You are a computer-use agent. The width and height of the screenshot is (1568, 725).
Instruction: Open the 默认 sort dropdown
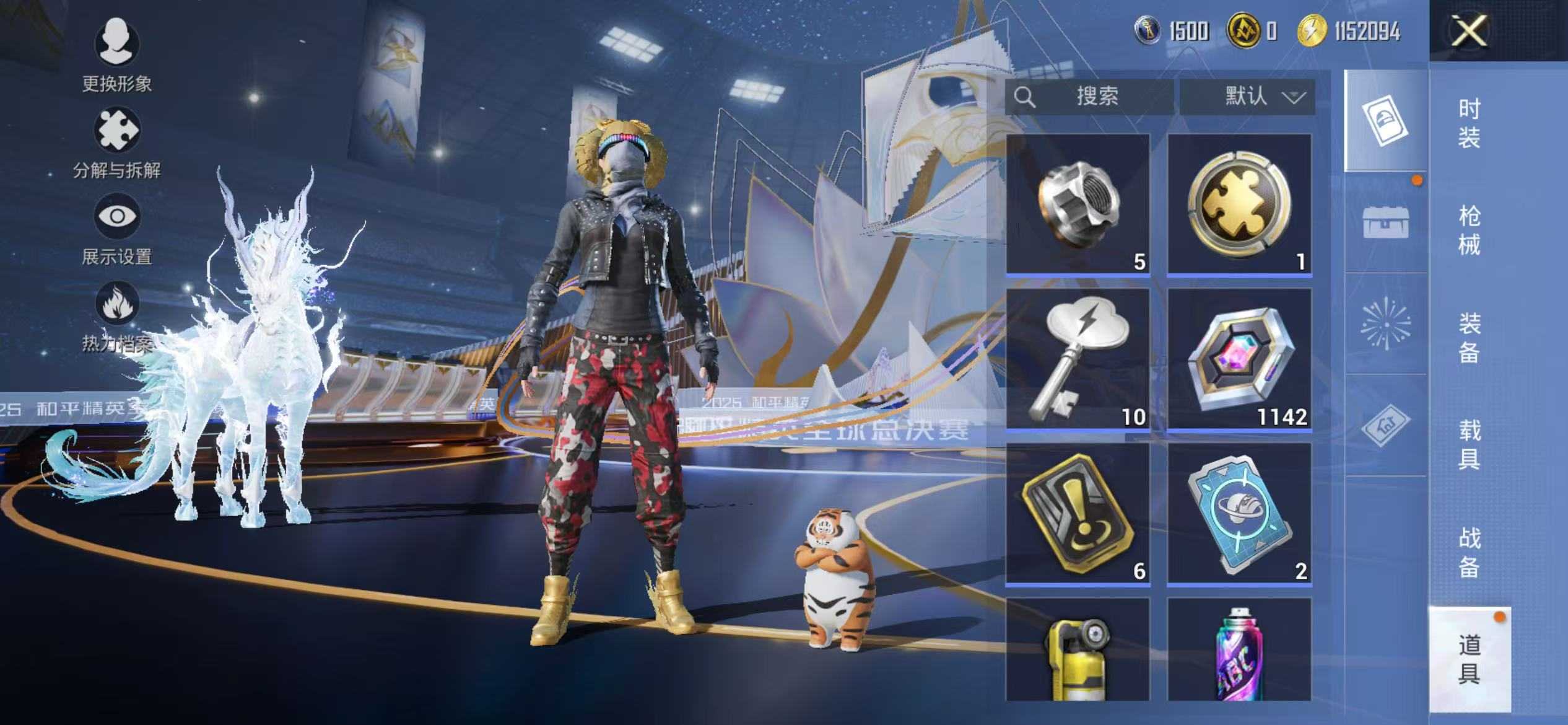(1247, 97)
